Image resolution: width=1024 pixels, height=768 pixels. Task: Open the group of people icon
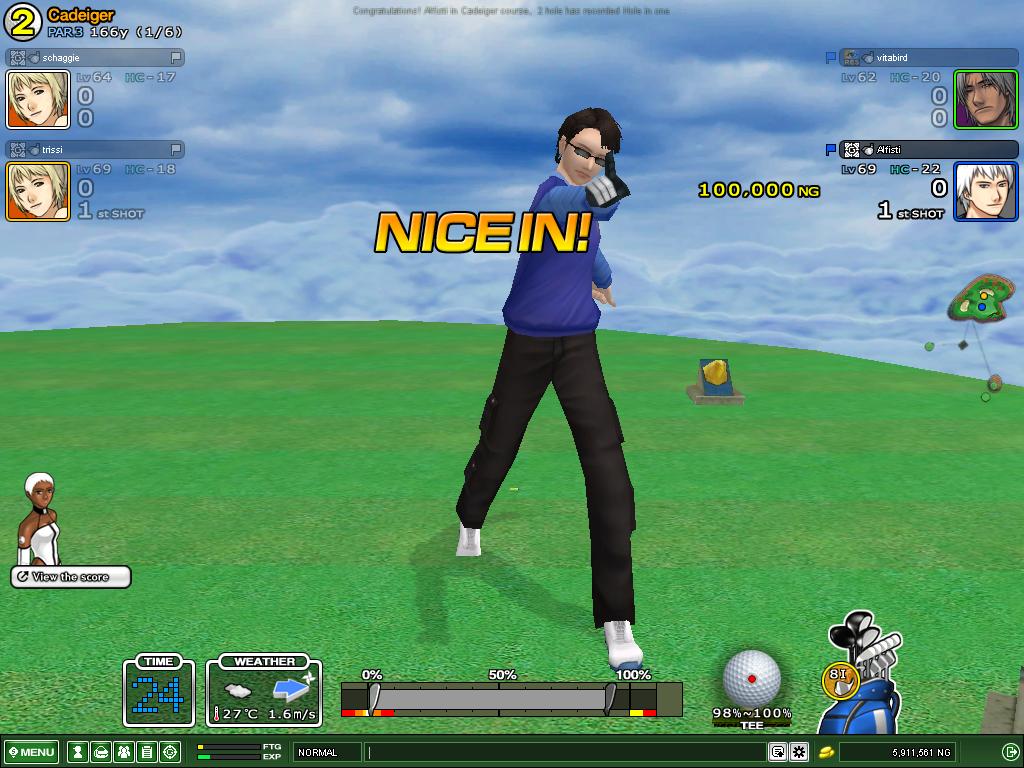[x=123, y=752]
